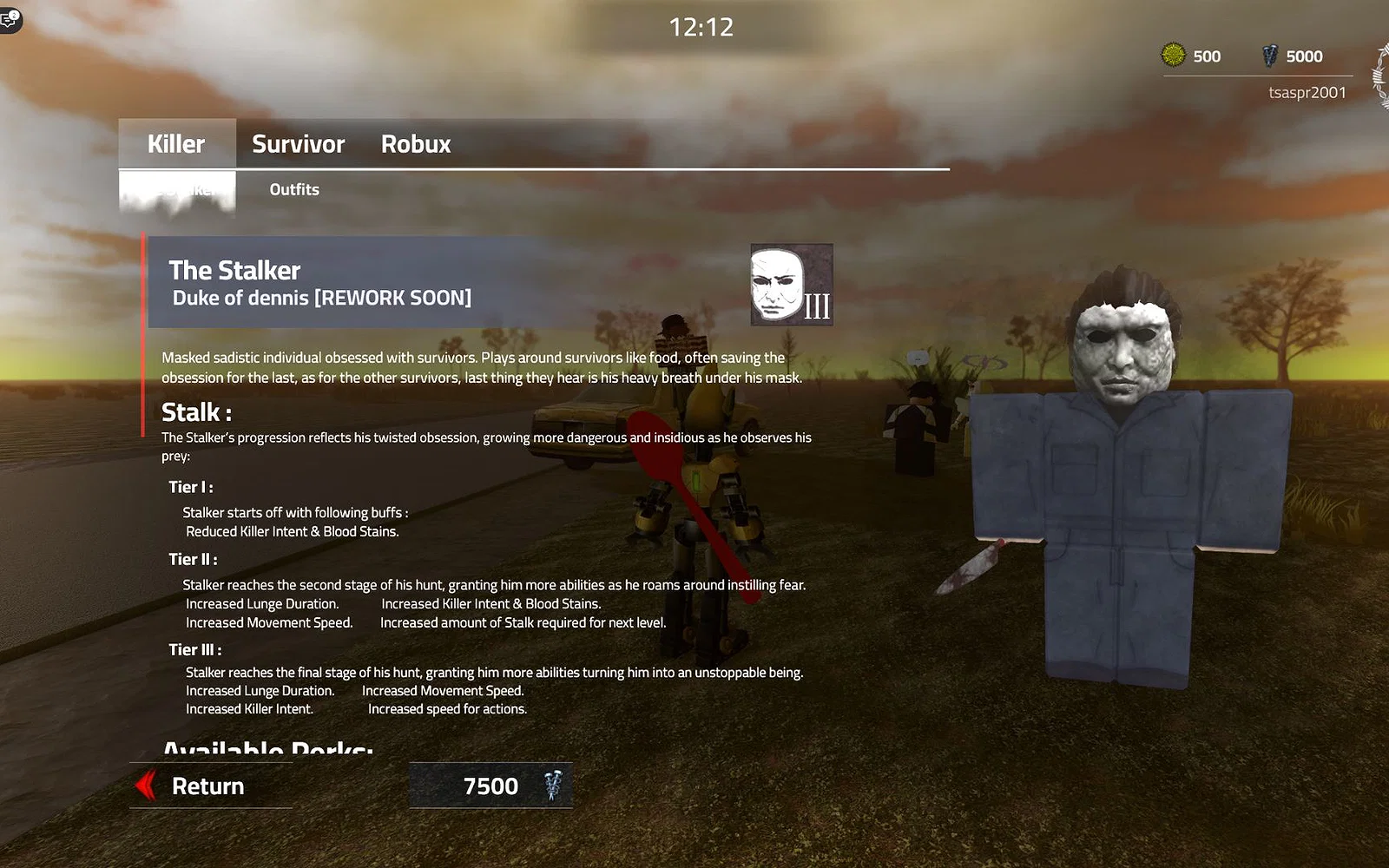Click the yellow coin currency icon
This screenshot has height=868, width=1389.
coord(1171,56)
